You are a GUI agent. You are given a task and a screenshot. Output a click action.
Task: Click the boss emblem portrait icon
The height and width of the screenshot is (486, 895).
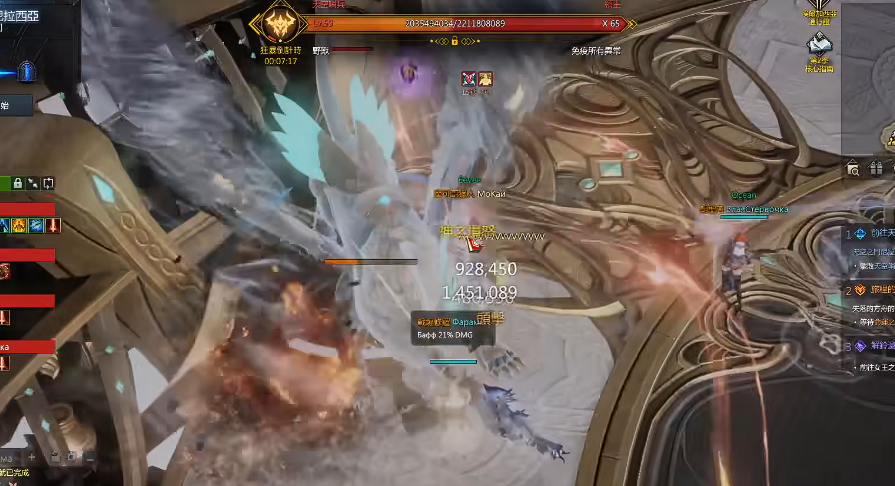click(277, 24)
